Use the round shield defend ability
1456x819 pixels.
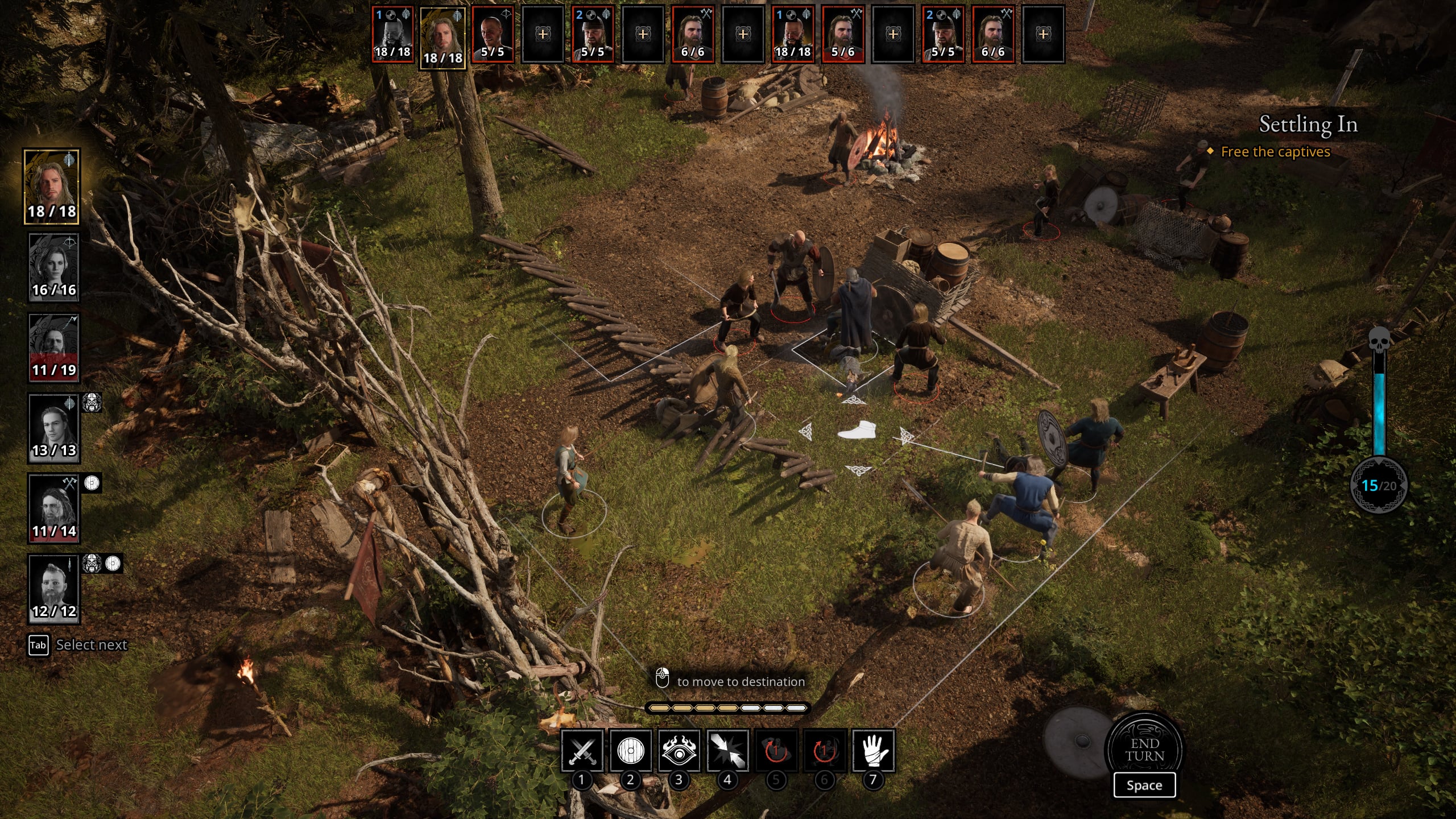coord(630,751)
